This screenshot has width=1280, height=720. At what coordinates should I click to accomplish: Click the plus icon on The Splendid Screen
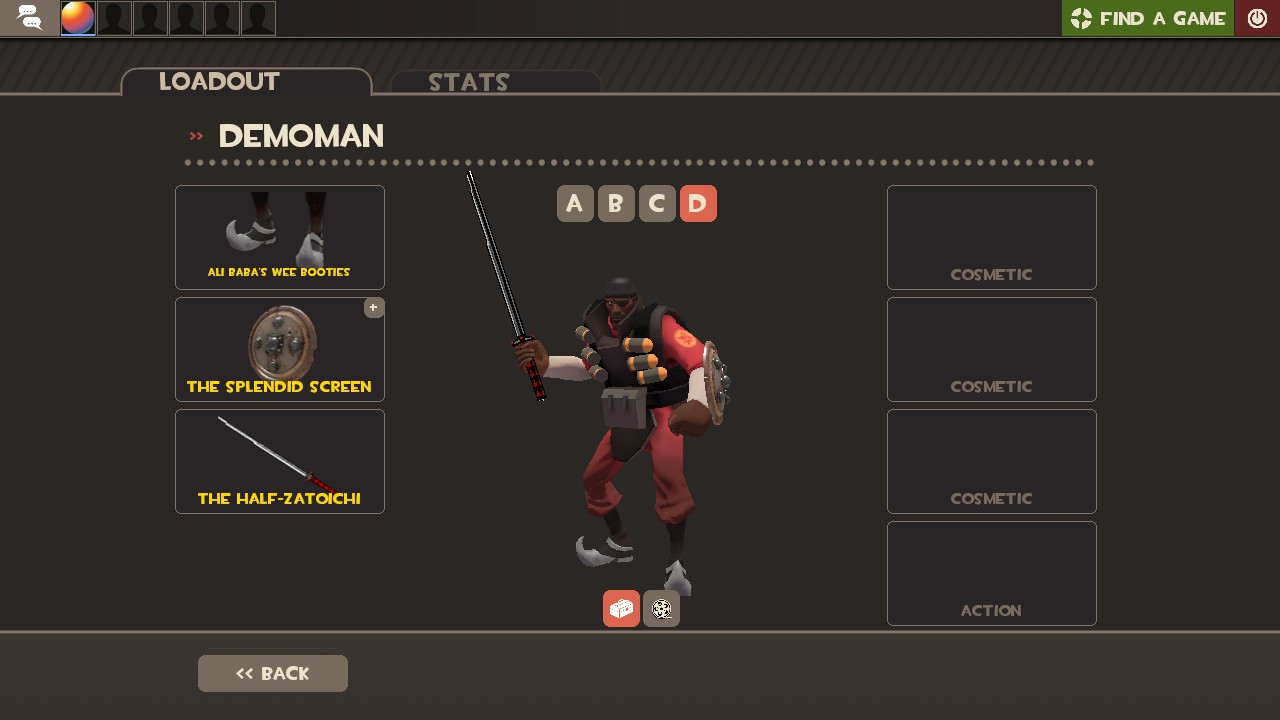373,307
